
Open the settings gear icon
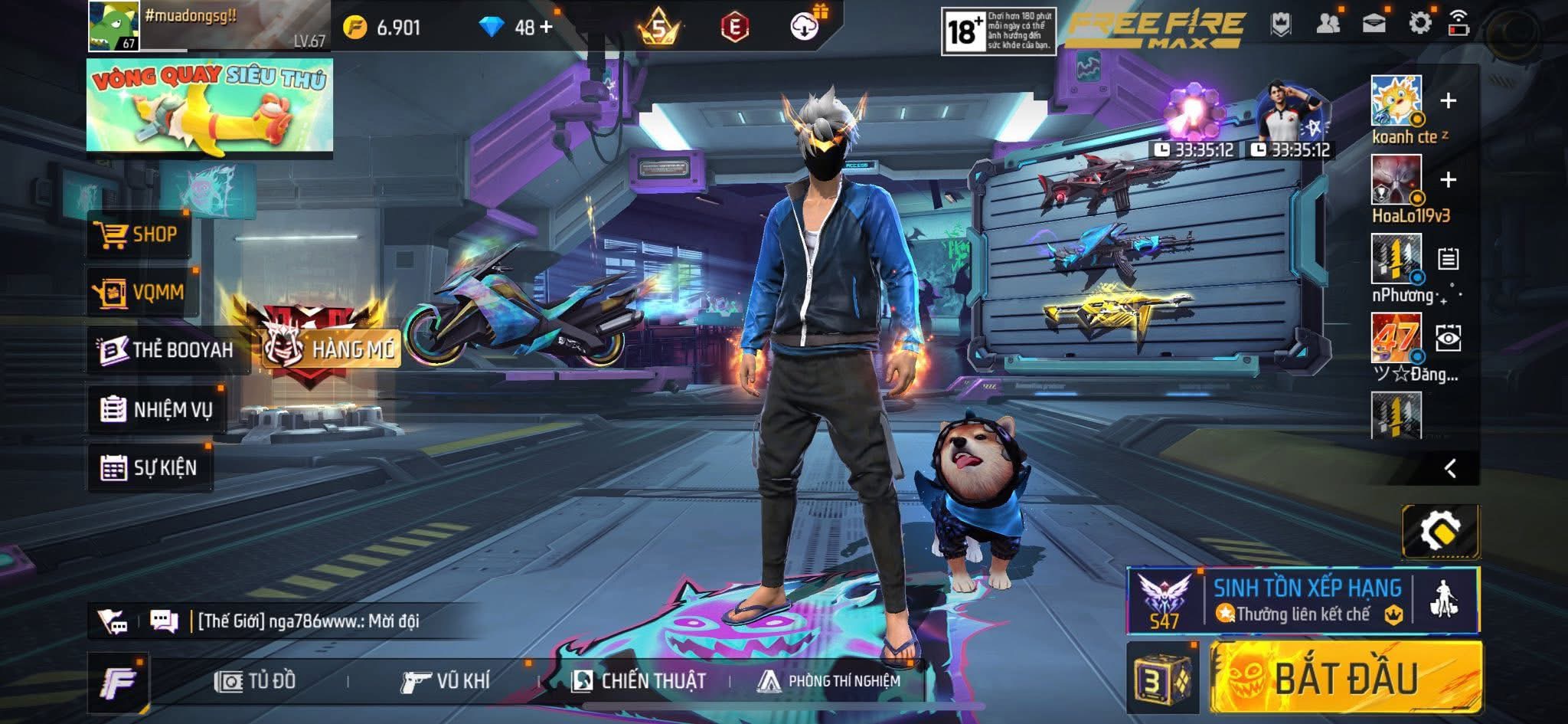[x=1419, y=24]
